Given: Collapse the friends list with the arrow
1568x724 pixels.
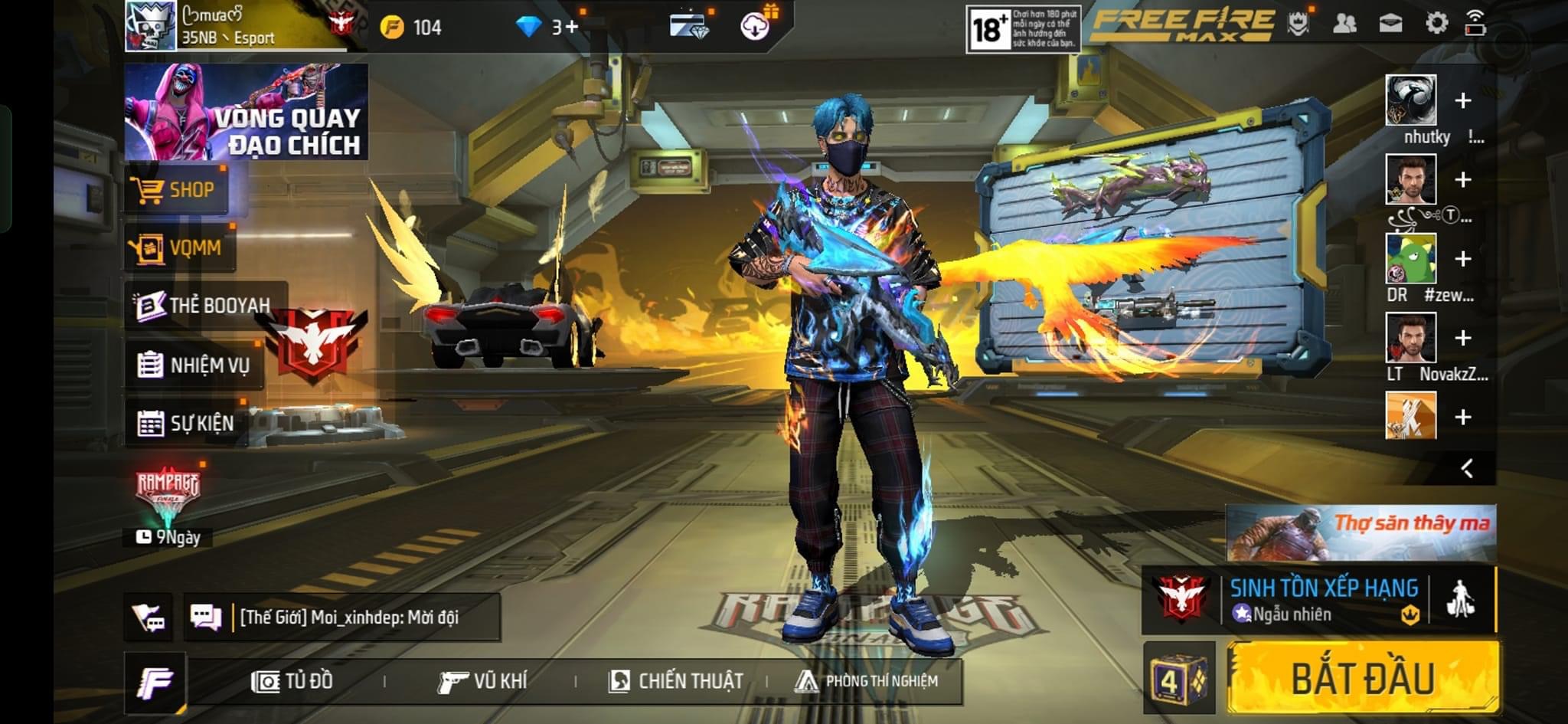Looking at the screenshot, I should pyautogui.click(x=1466, y=468).
